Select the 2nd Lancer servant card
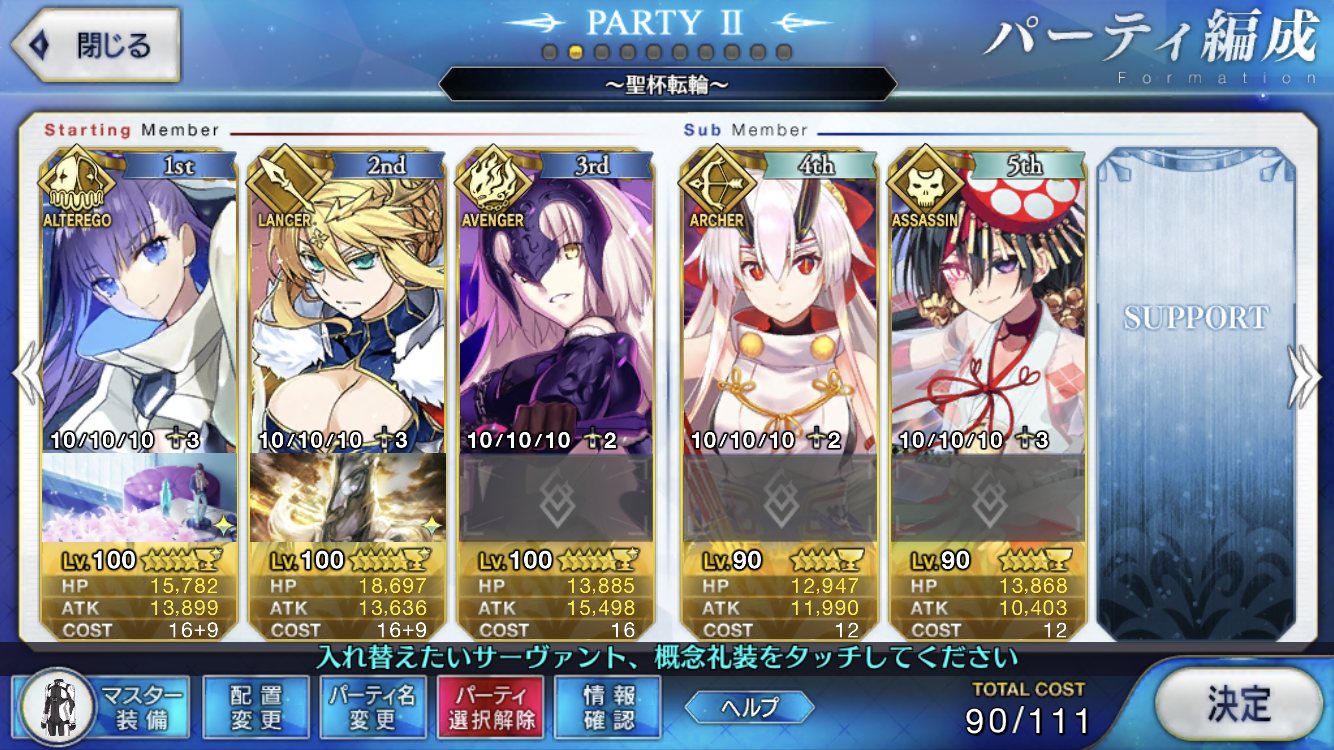Viewport: 1334px width, 750px height. (348, 300)
